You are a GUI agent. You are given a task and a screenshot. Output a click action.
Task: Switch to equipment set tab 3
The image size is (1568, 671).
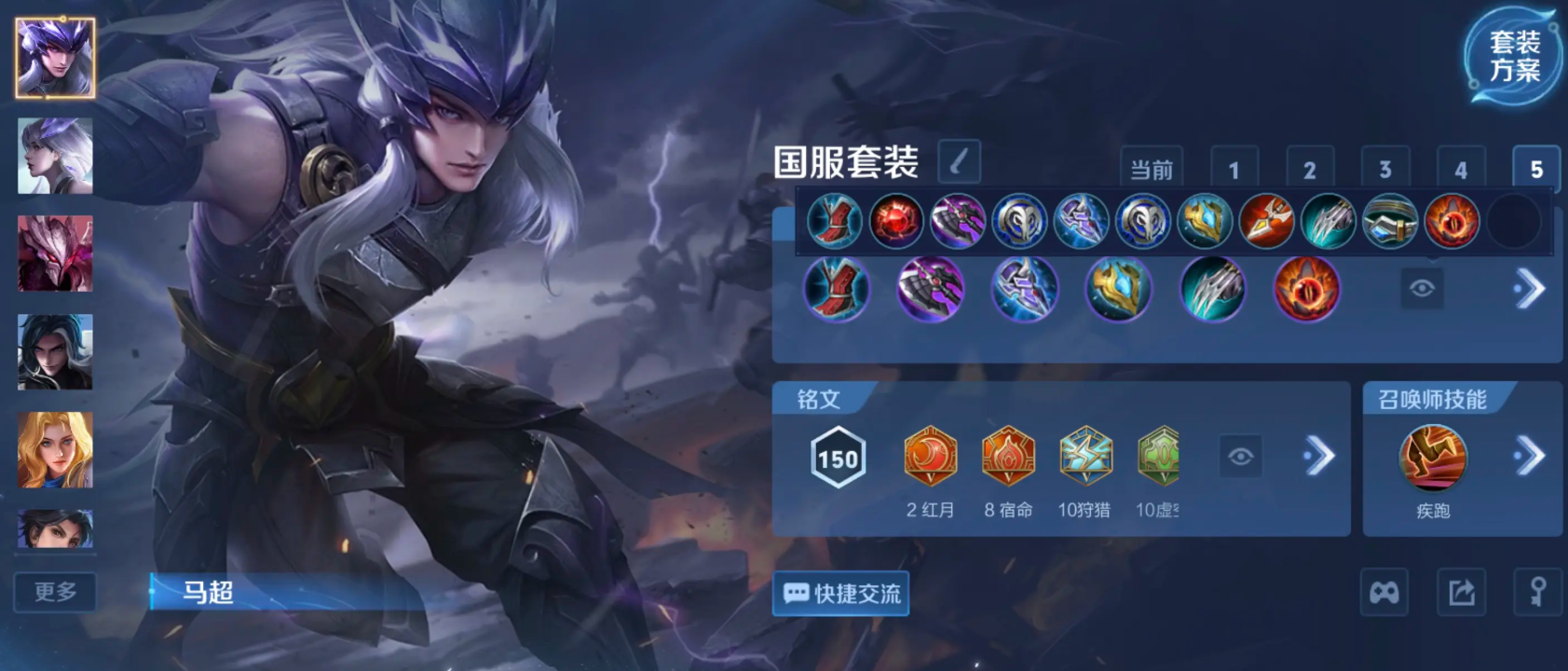coord(1386,169)
